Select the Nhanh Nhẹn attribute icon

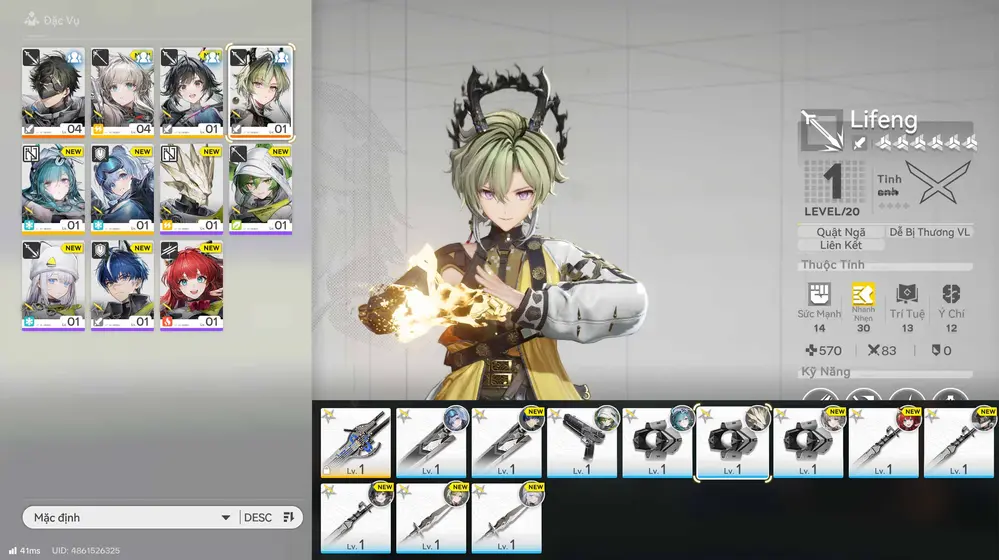pos(863,295)
